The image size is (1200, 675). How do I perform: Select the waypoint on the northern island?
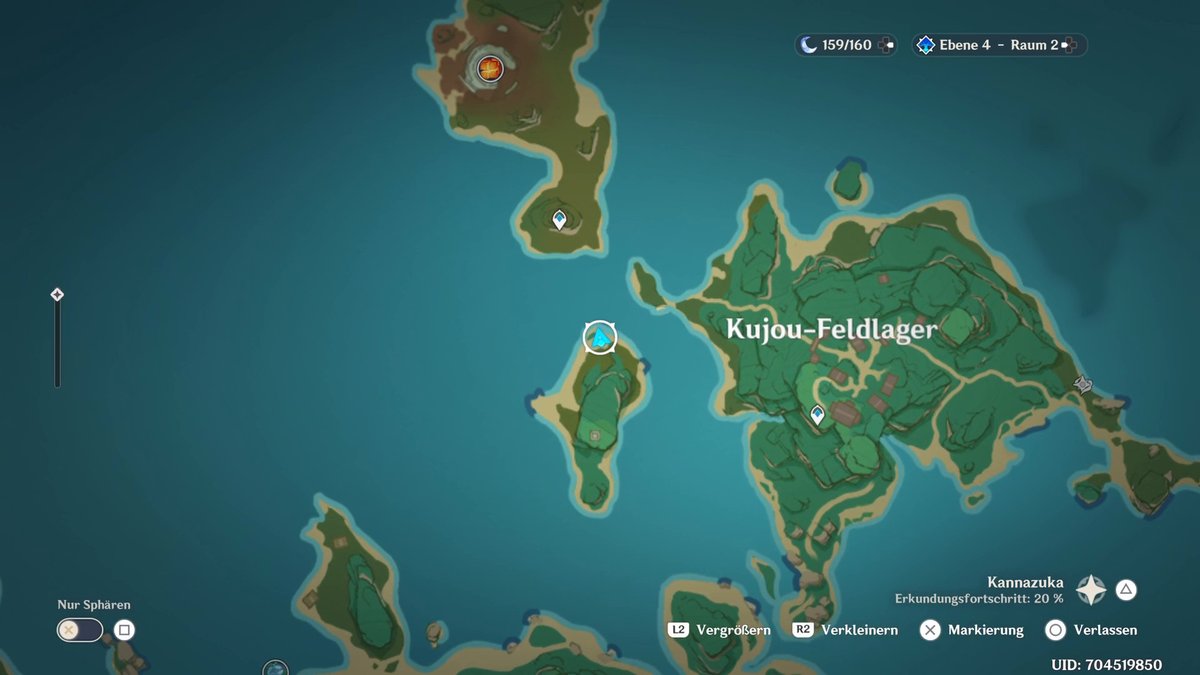(x=559, y=218)
